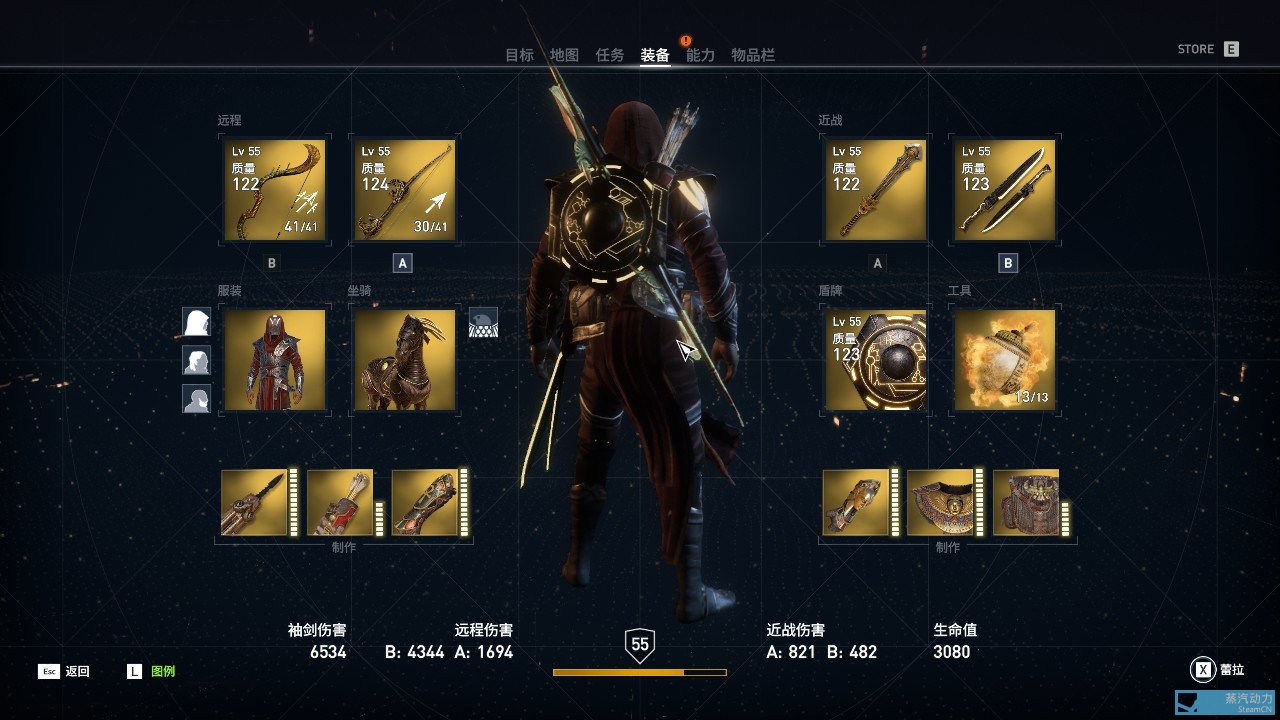Select the firebomb tool showing 13/13
This screenshot has height=720, width=1280.
point(1004,360)
